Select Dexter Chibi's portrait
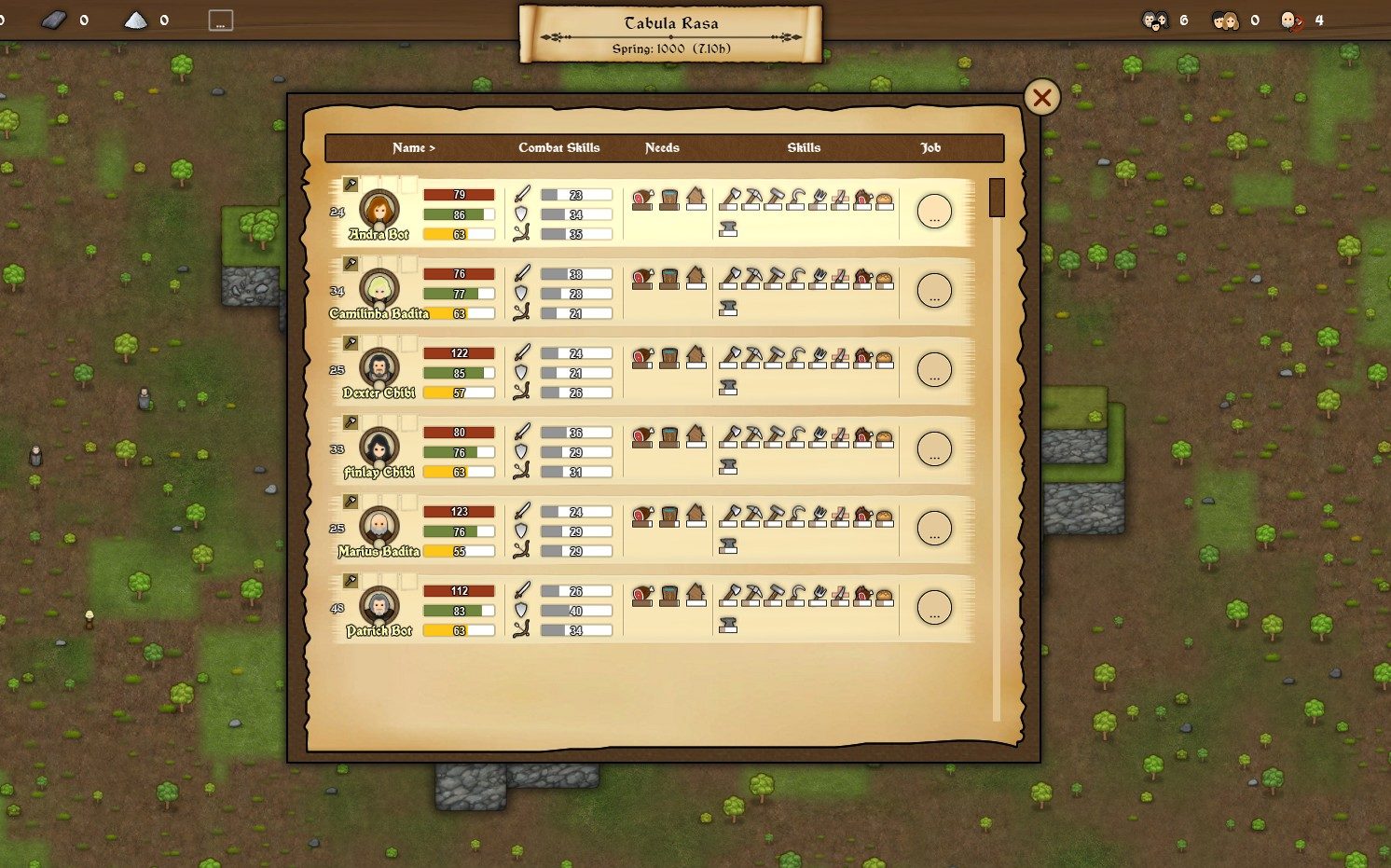The height and width of the screenshot is (868, 1391). point(379,367)
